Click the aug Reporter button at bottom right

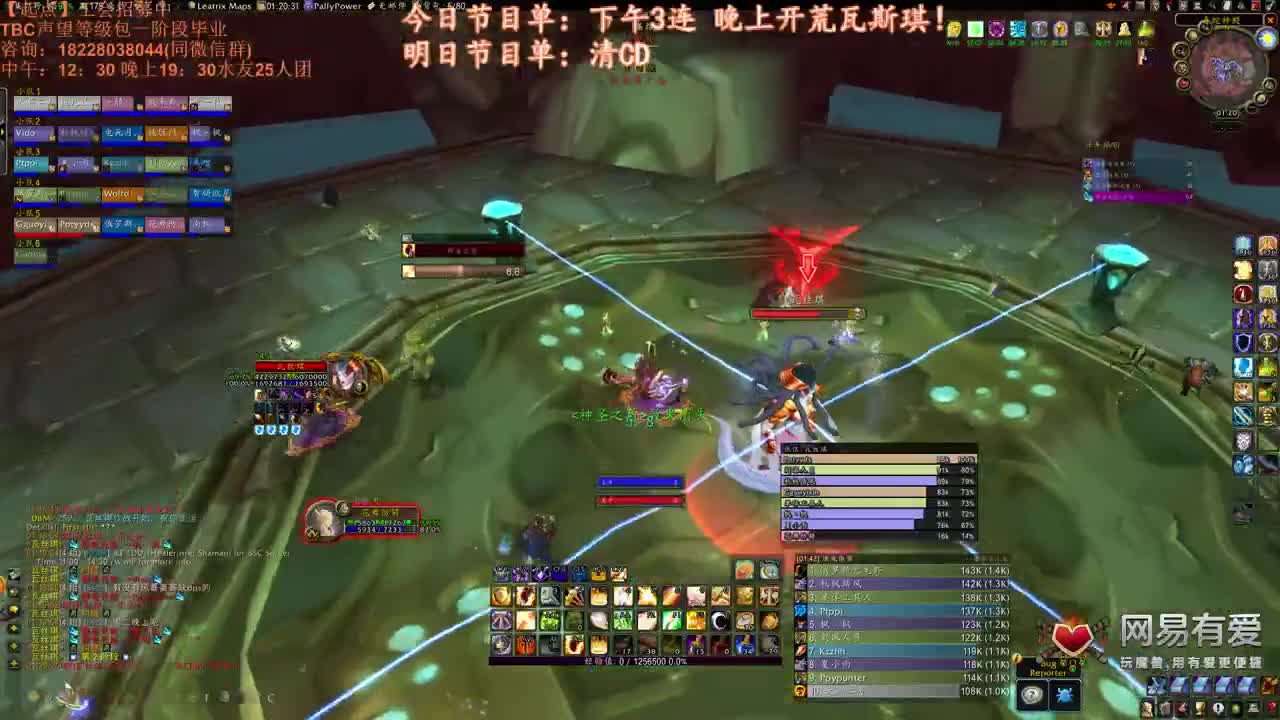(x=1048, y=668)
